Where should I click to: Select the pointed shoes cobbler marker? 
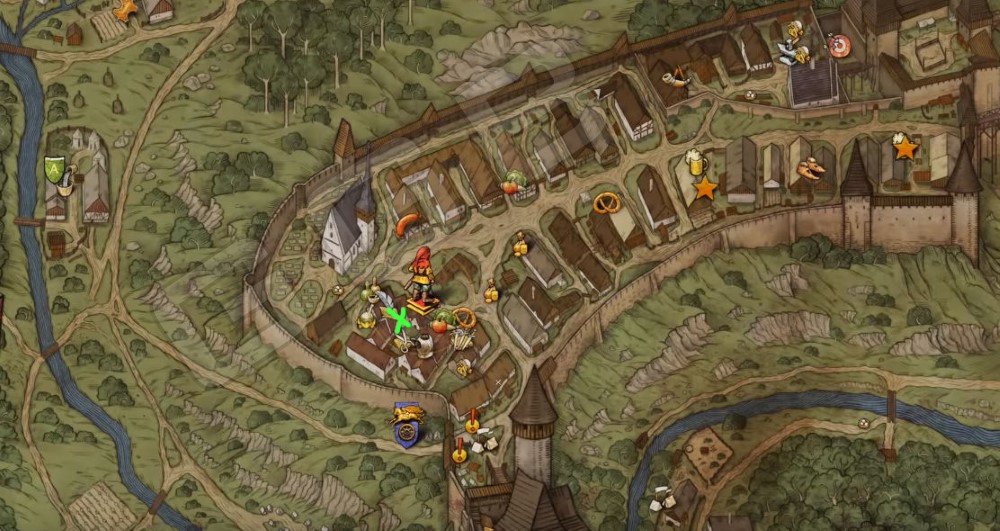click(x=808, y=169)
